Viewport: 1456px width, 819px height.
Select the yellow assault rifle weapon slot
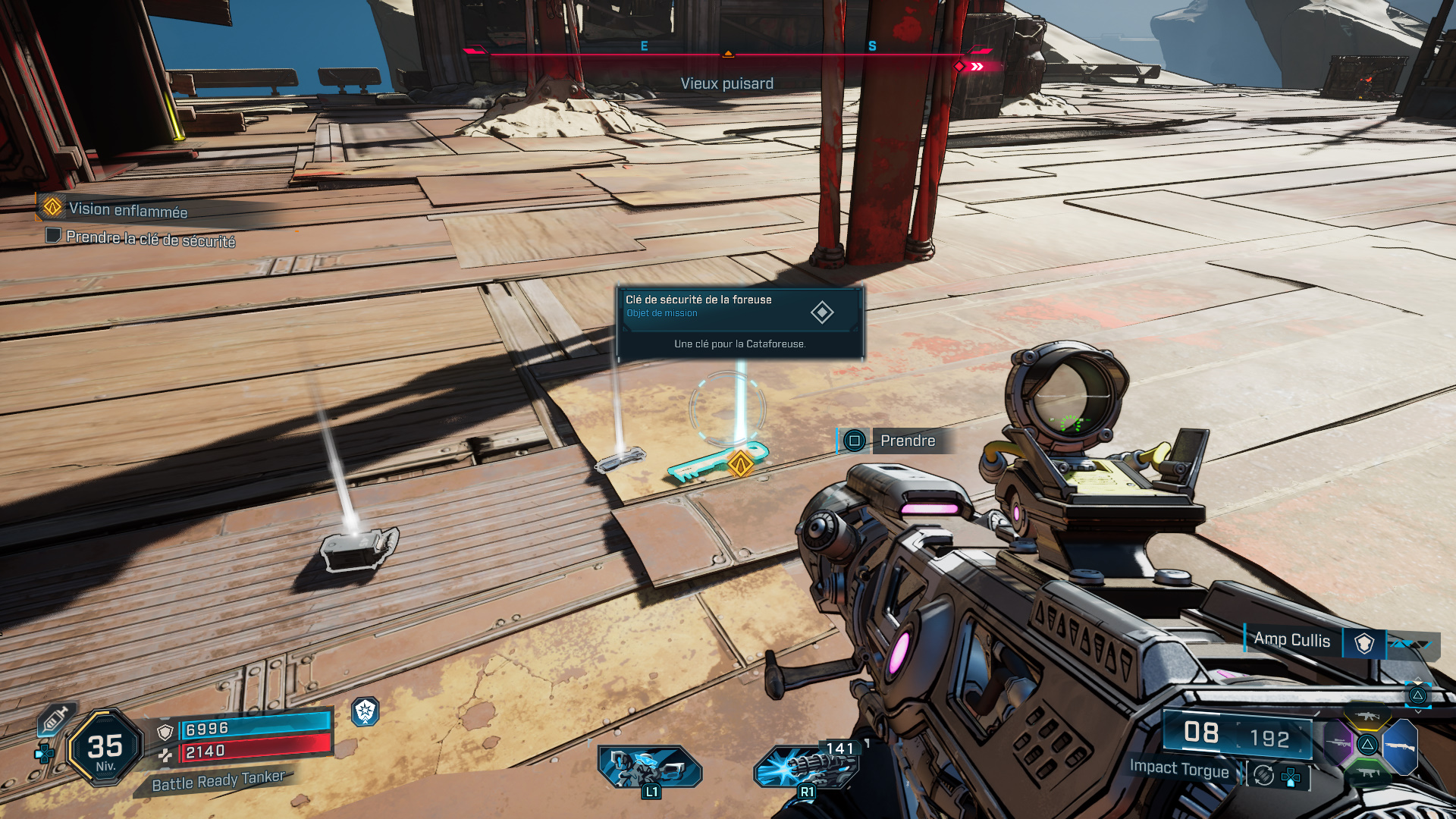point(1367,717)
